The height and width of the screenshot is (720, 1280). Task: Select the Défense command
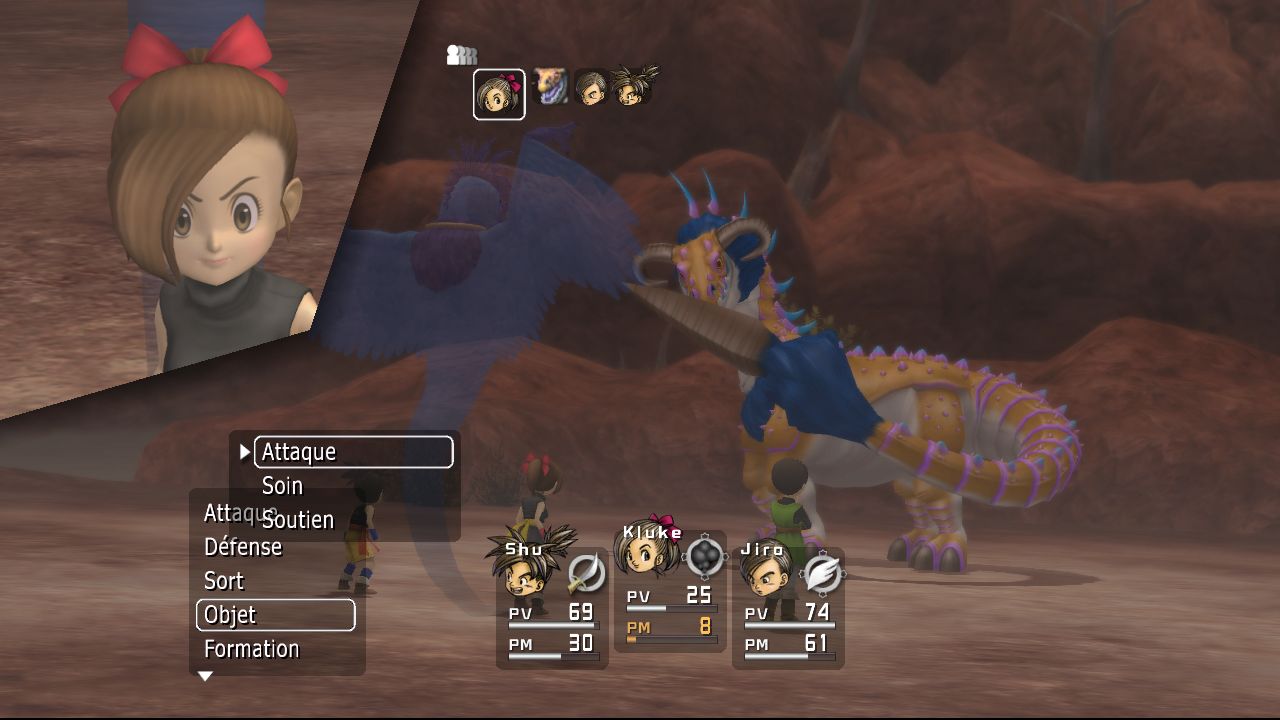coord(243,547)
